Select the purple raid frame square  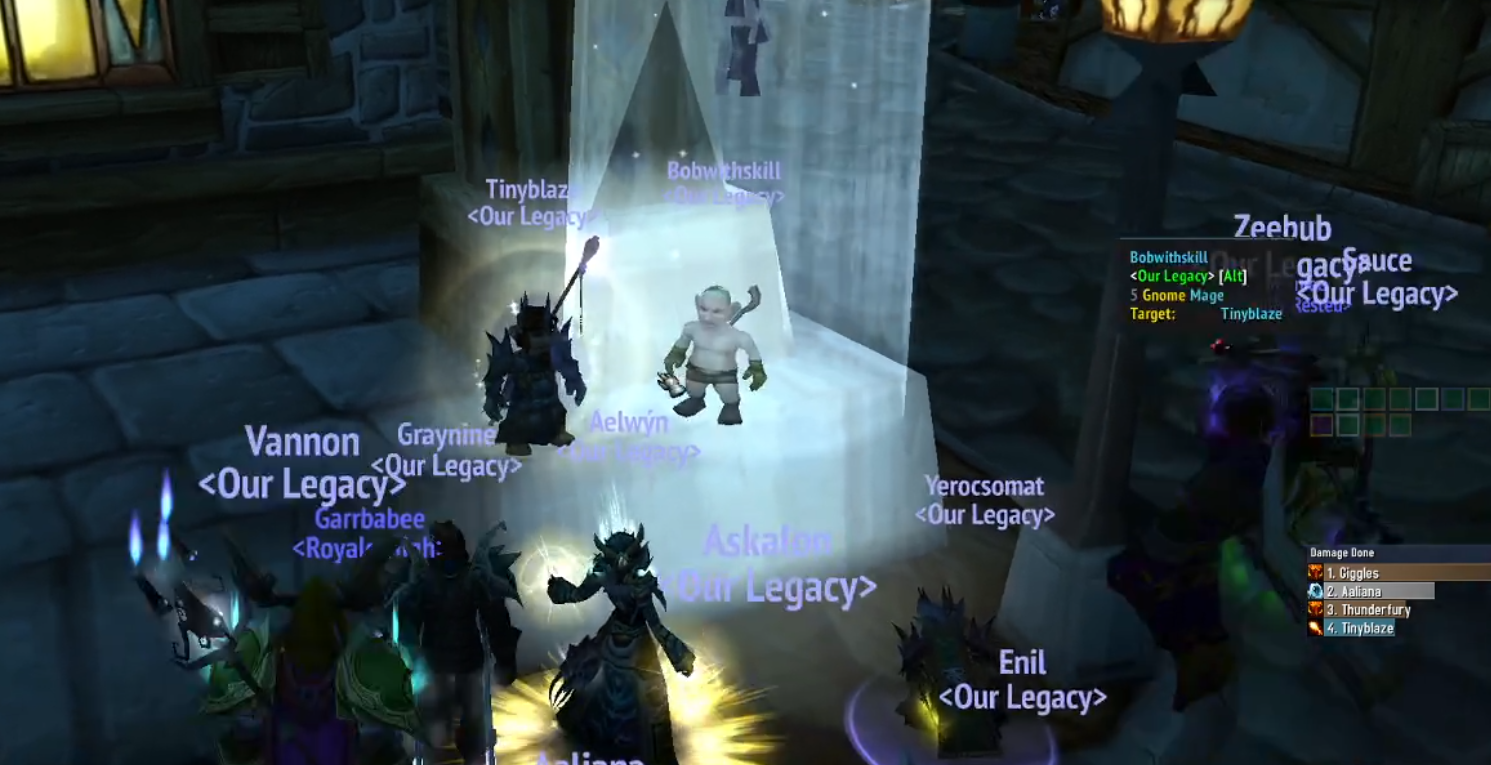click(1322, 426)
